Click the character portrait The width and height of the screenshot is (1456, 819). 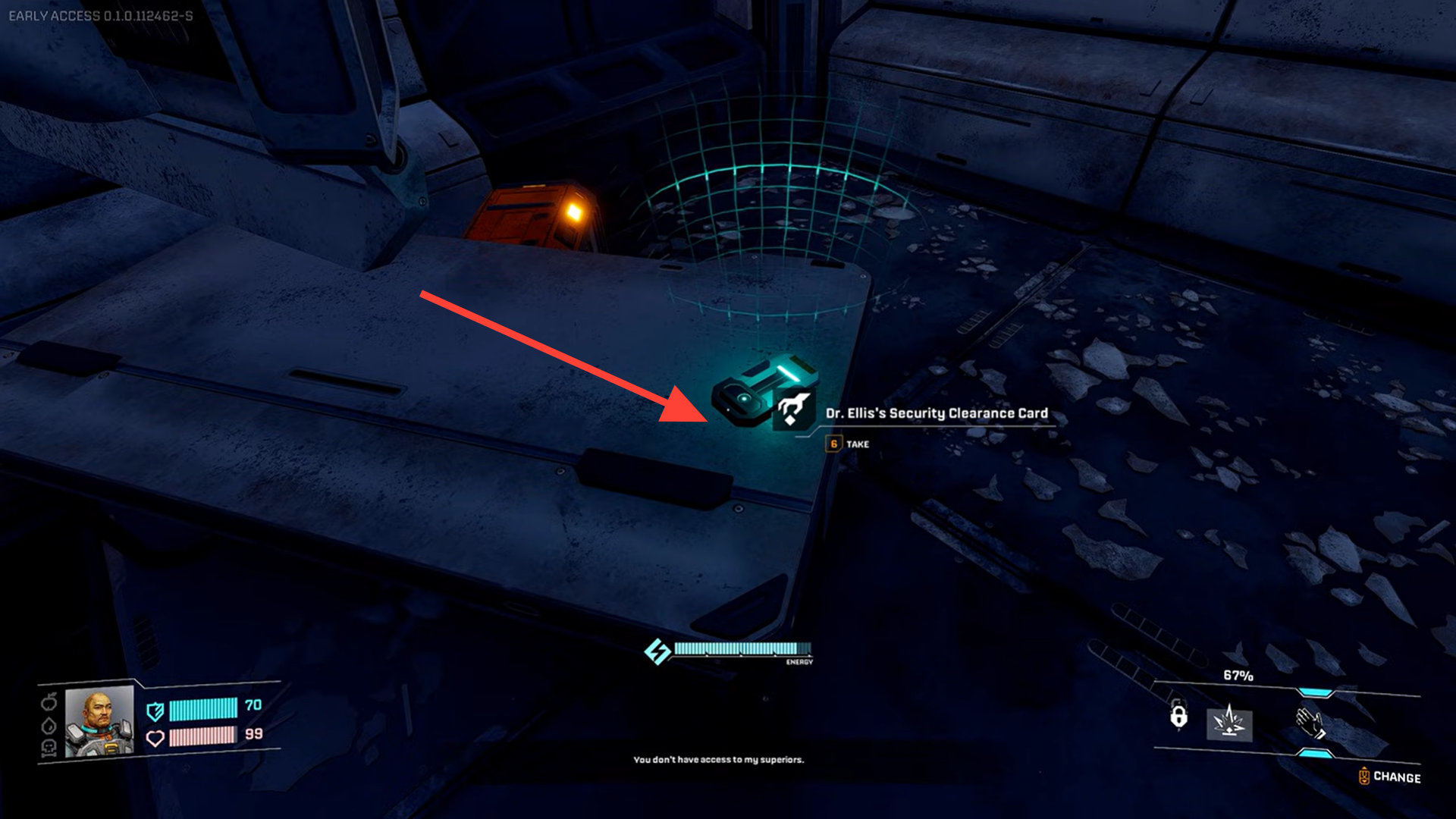tap(99, 721)
